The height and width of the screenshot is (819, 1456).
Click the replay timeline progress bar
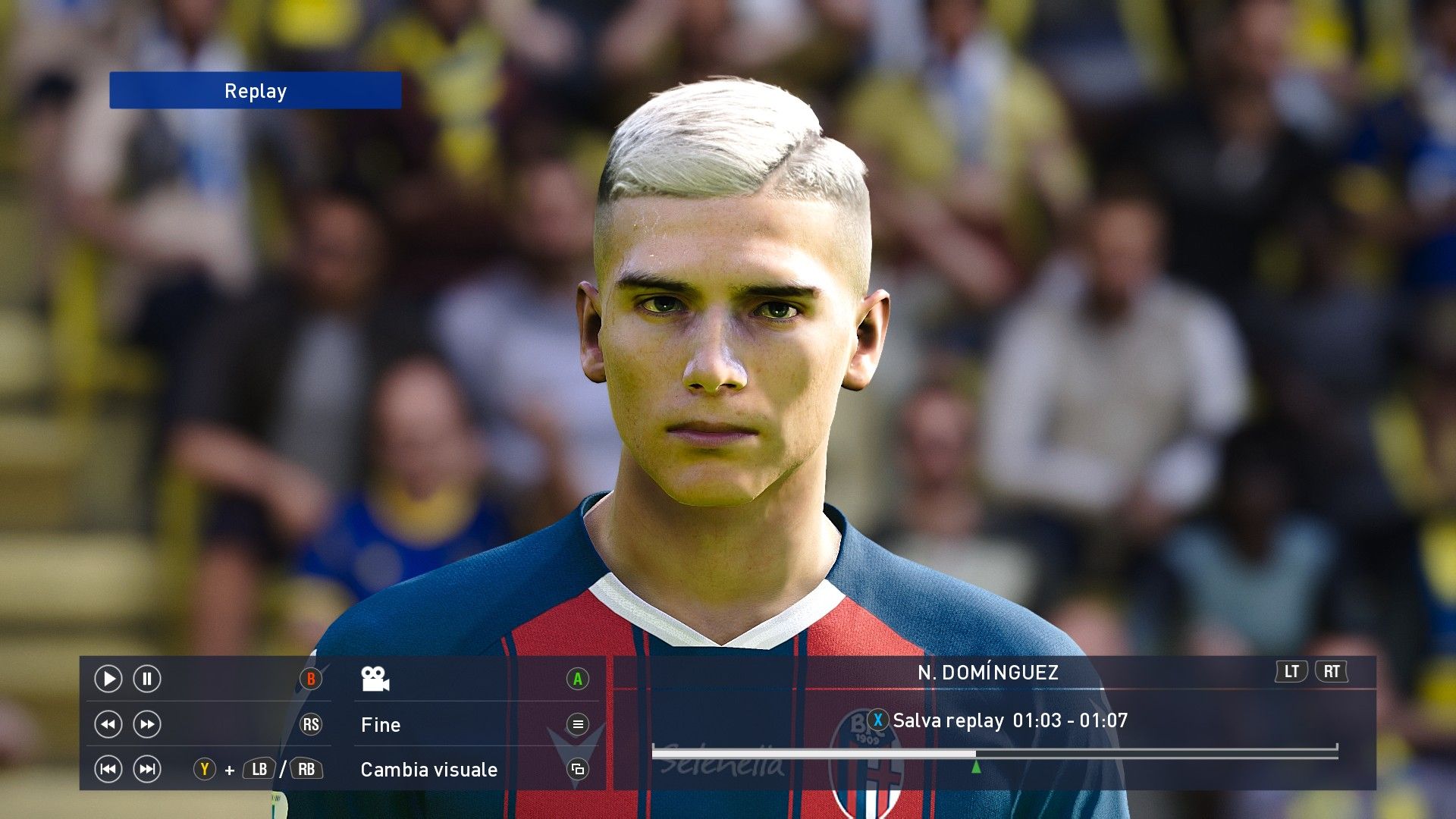tap(993, 752)
